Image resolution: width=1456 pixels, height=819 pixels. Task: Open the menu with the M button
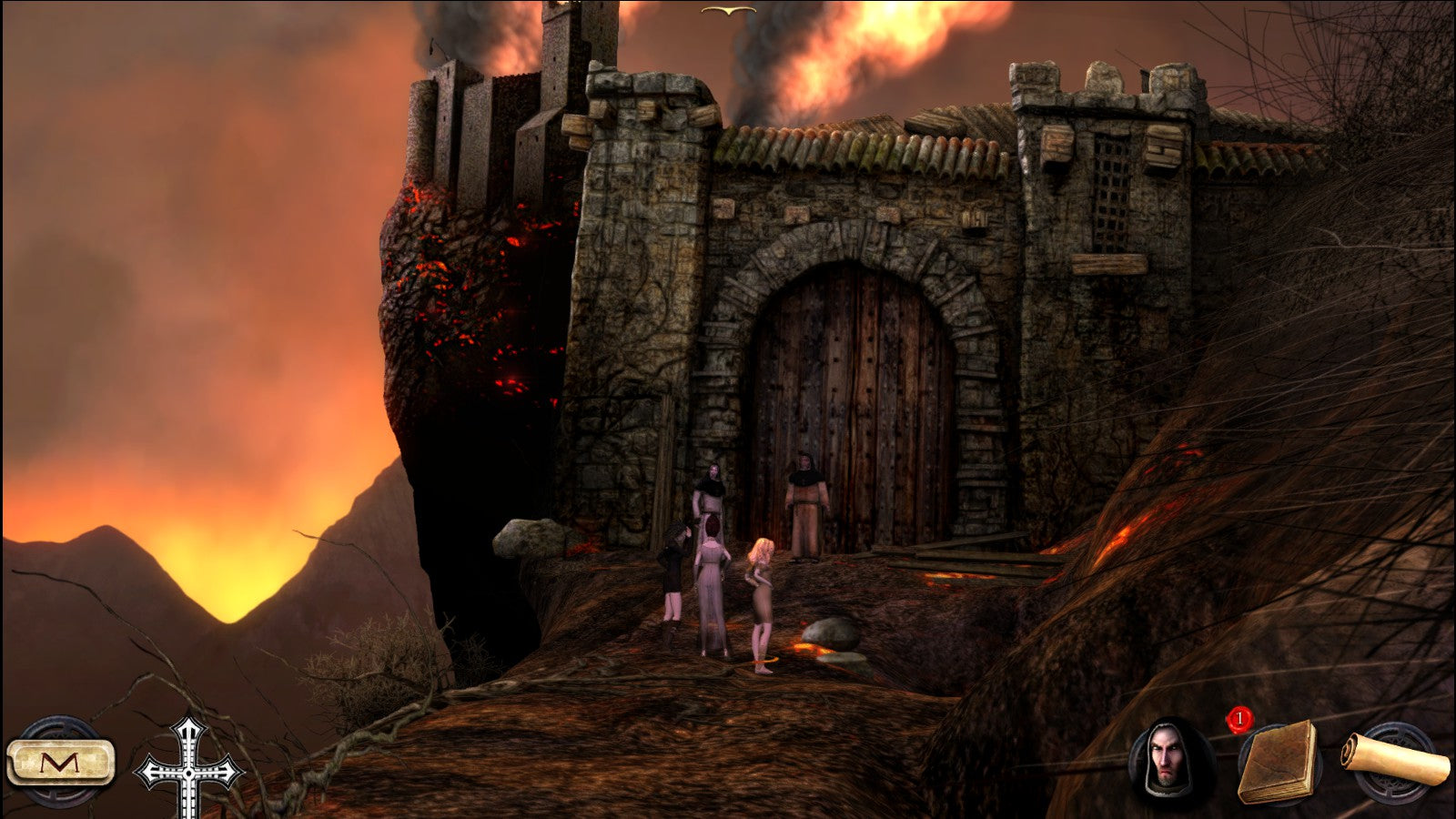pos(61,763)
